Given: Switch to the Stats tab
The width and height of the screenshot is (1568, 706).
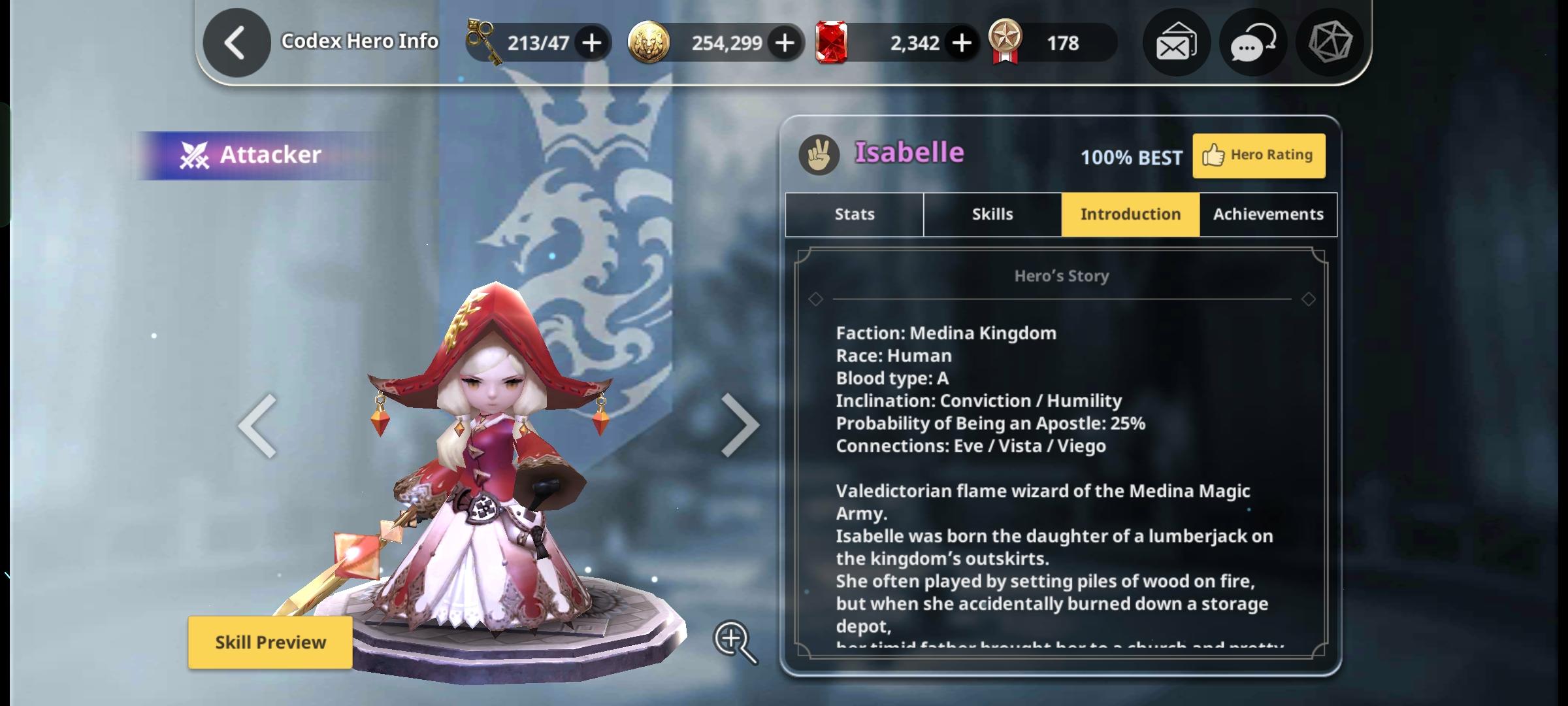Looking at the screenshot, I should pyautogui.click(x=853, y=214).
